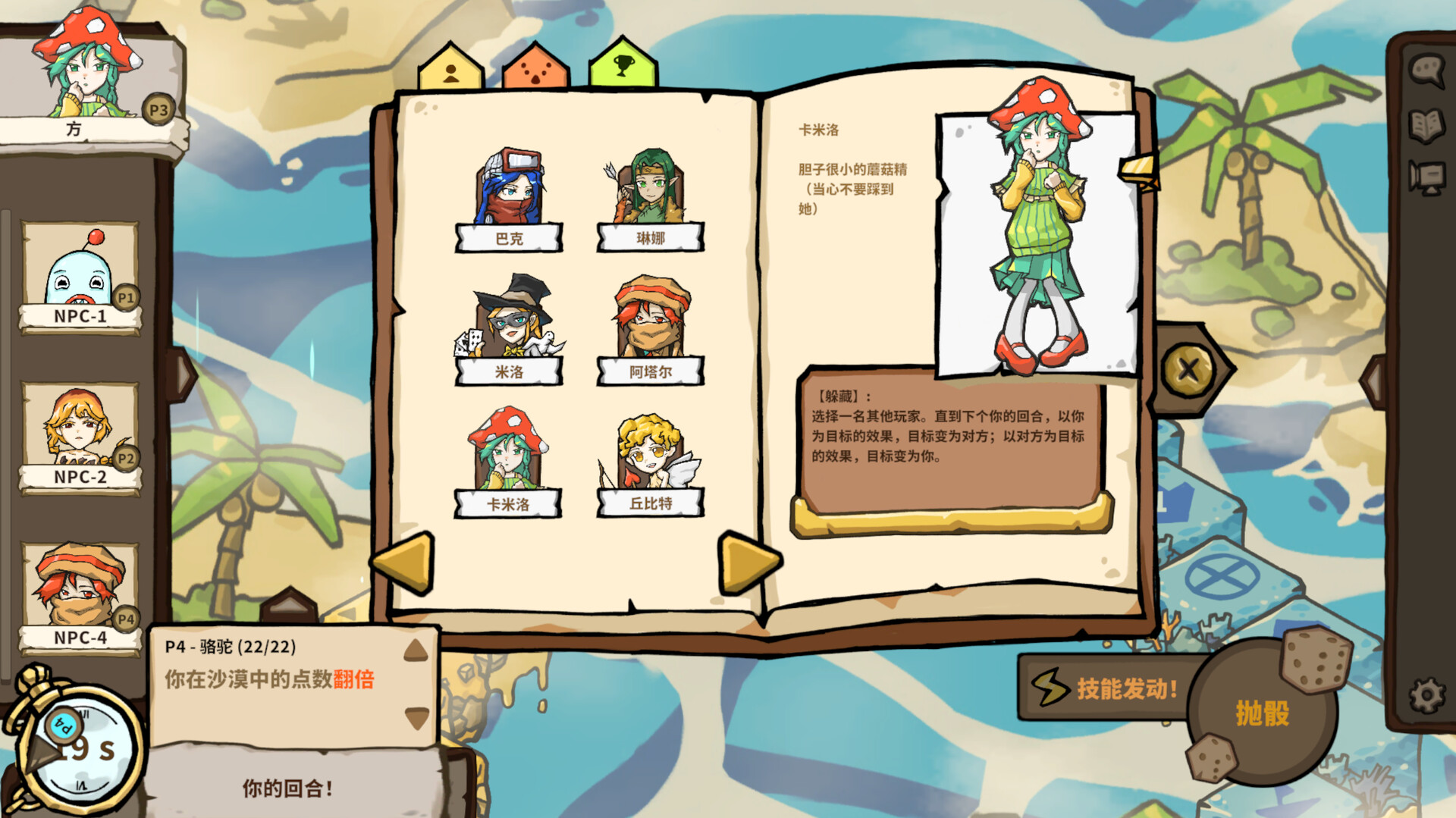Open the chat bubble icon on right sidebar
Viewport: 1456px width, 818px height.
tap(1426, 70)
